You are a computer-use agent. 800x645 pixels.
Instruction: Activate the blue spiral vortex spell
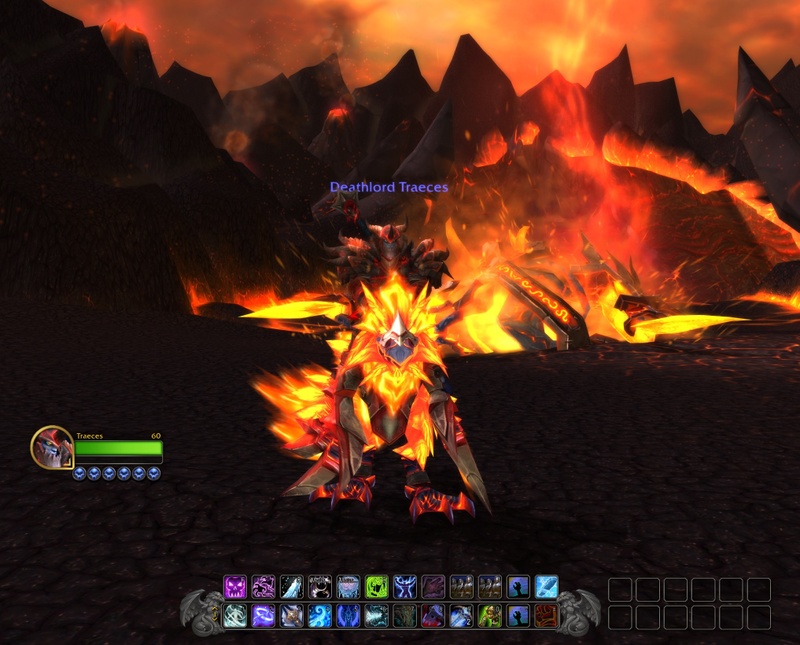pyautogui.click(x=320, y=616)
